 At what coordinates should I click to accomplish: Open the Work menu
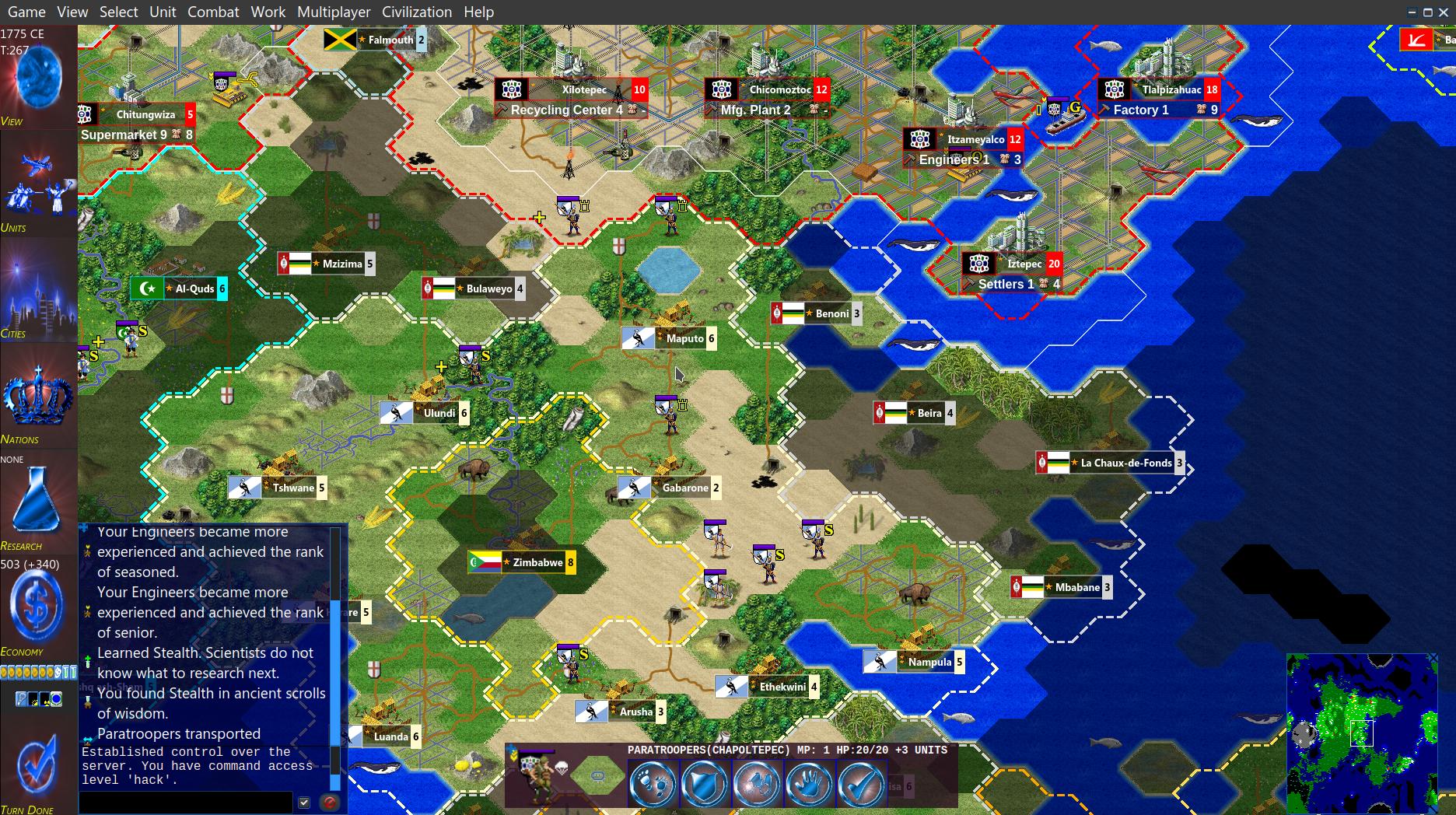click(268, 12)
